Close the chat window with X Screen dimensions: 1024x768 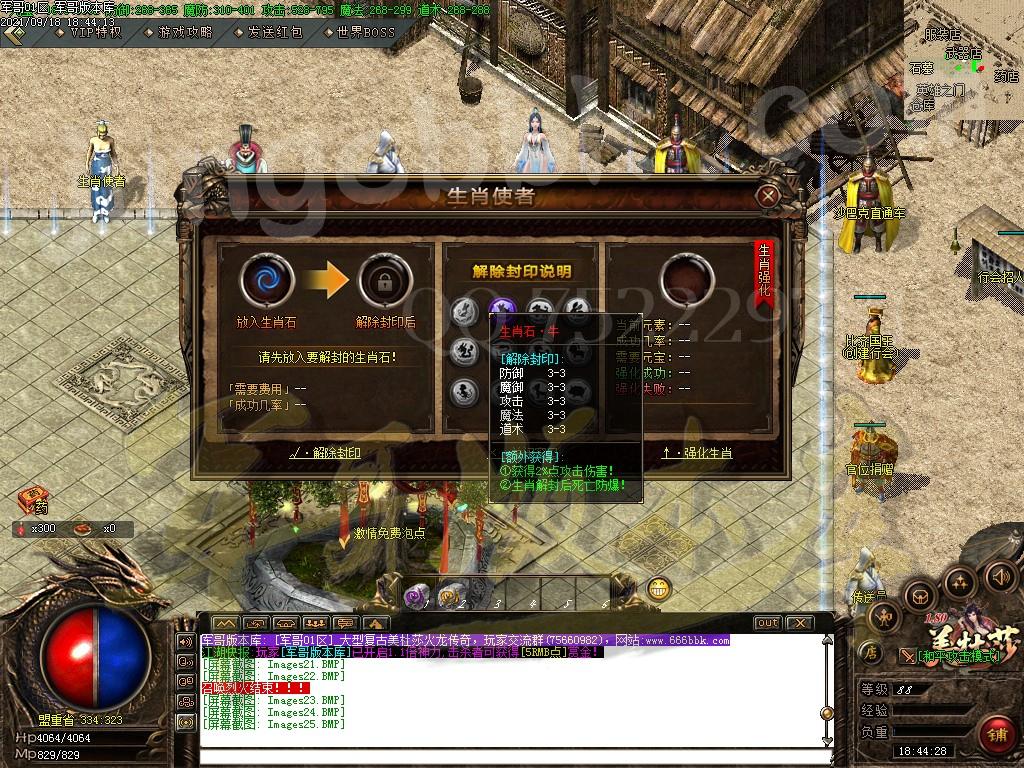coord(799,622)
